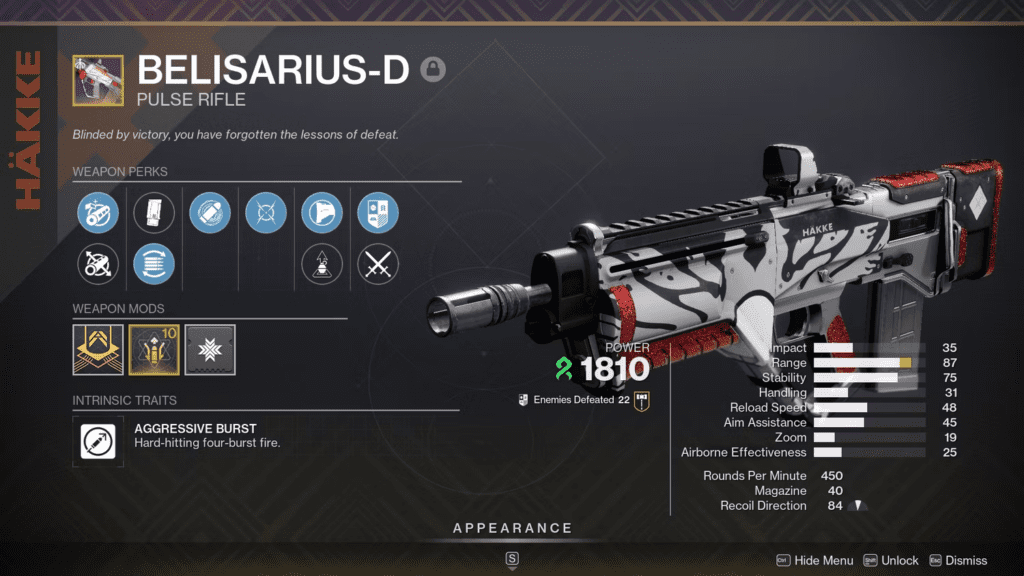Choose the barrel perk with crossed arrows
The image size is (1024, 576).
coord(98,265)
